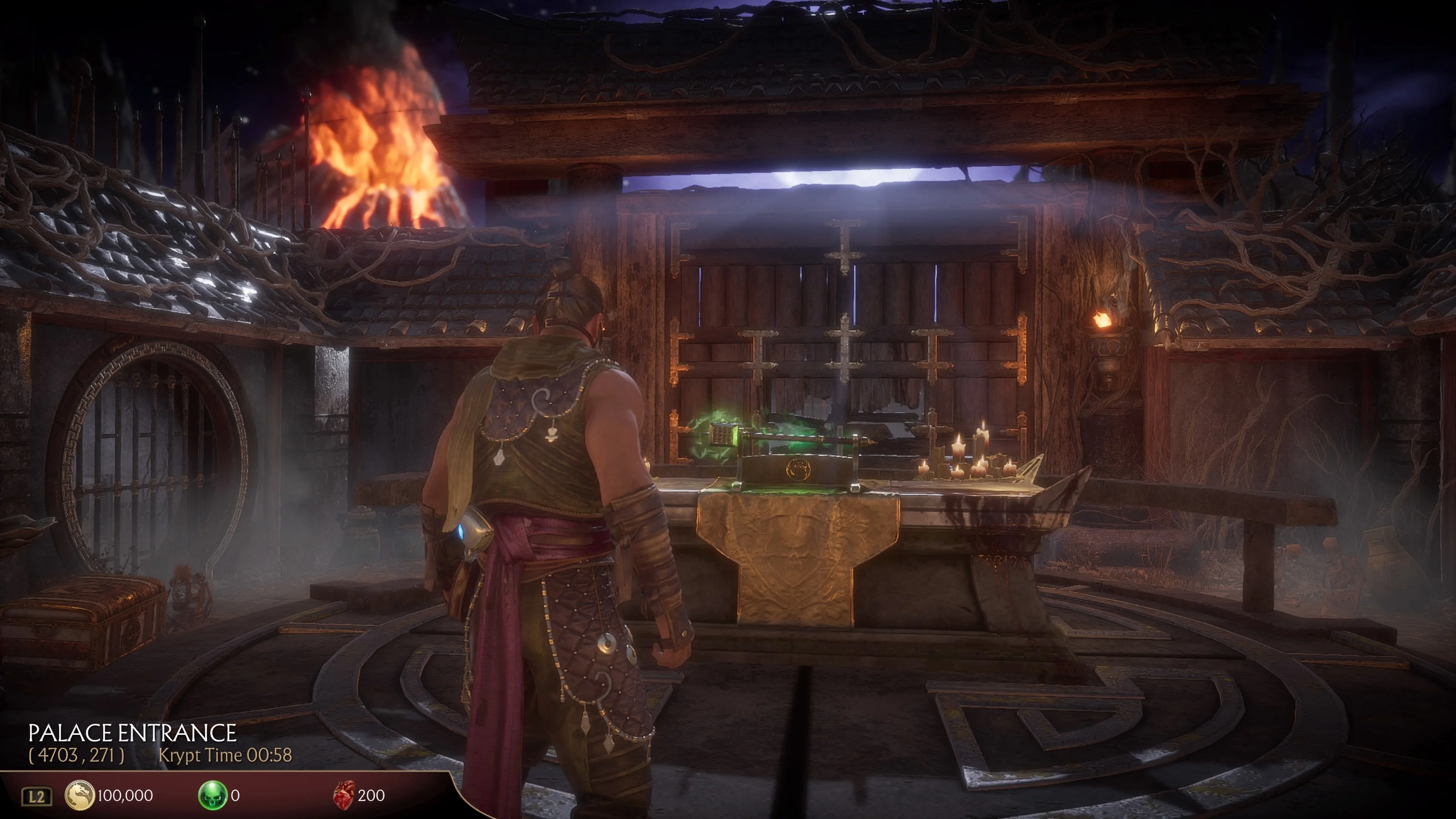The image size is (1456, 819).
Task: Click the gold Koins dragon icon
Action: point(79,795)
